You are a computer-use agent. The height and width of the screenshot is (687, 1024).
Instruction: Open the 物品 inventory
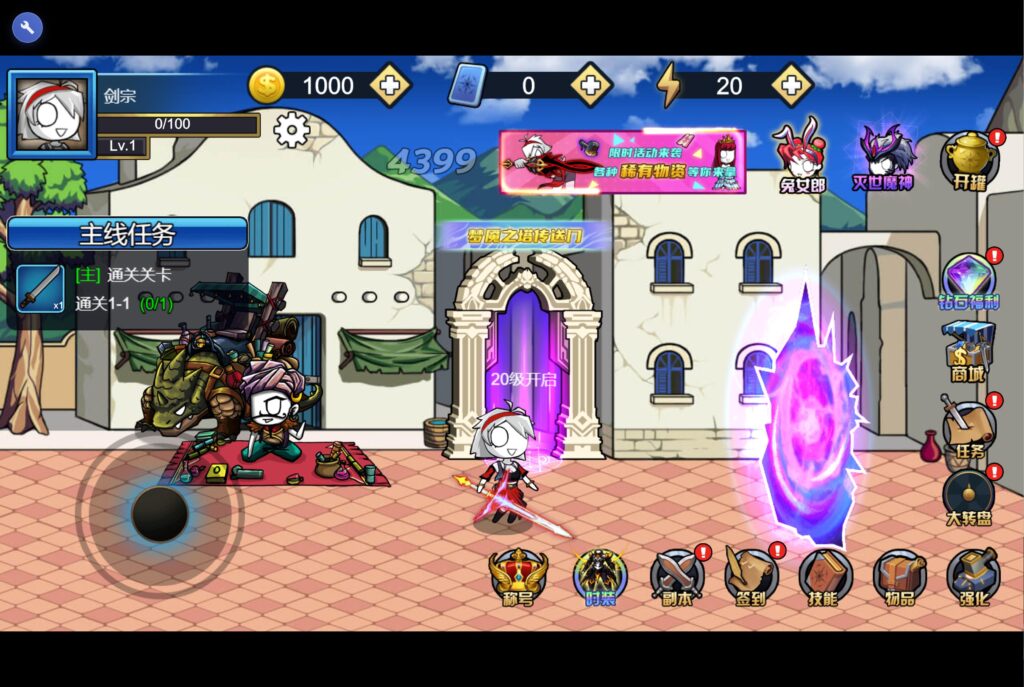tap(899, 577)
